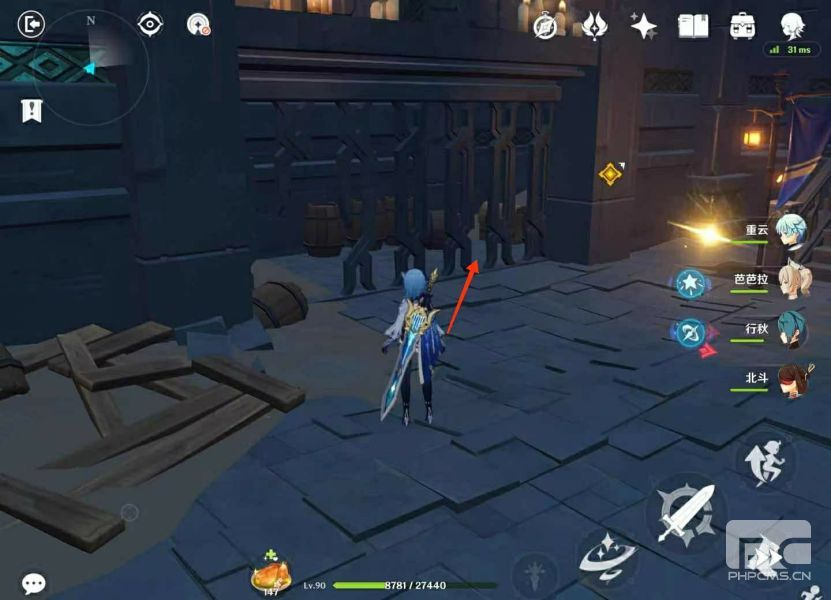The image size is (831, 600).
Task: Switch to party member 北斗
Action: [x=789, y=381]
